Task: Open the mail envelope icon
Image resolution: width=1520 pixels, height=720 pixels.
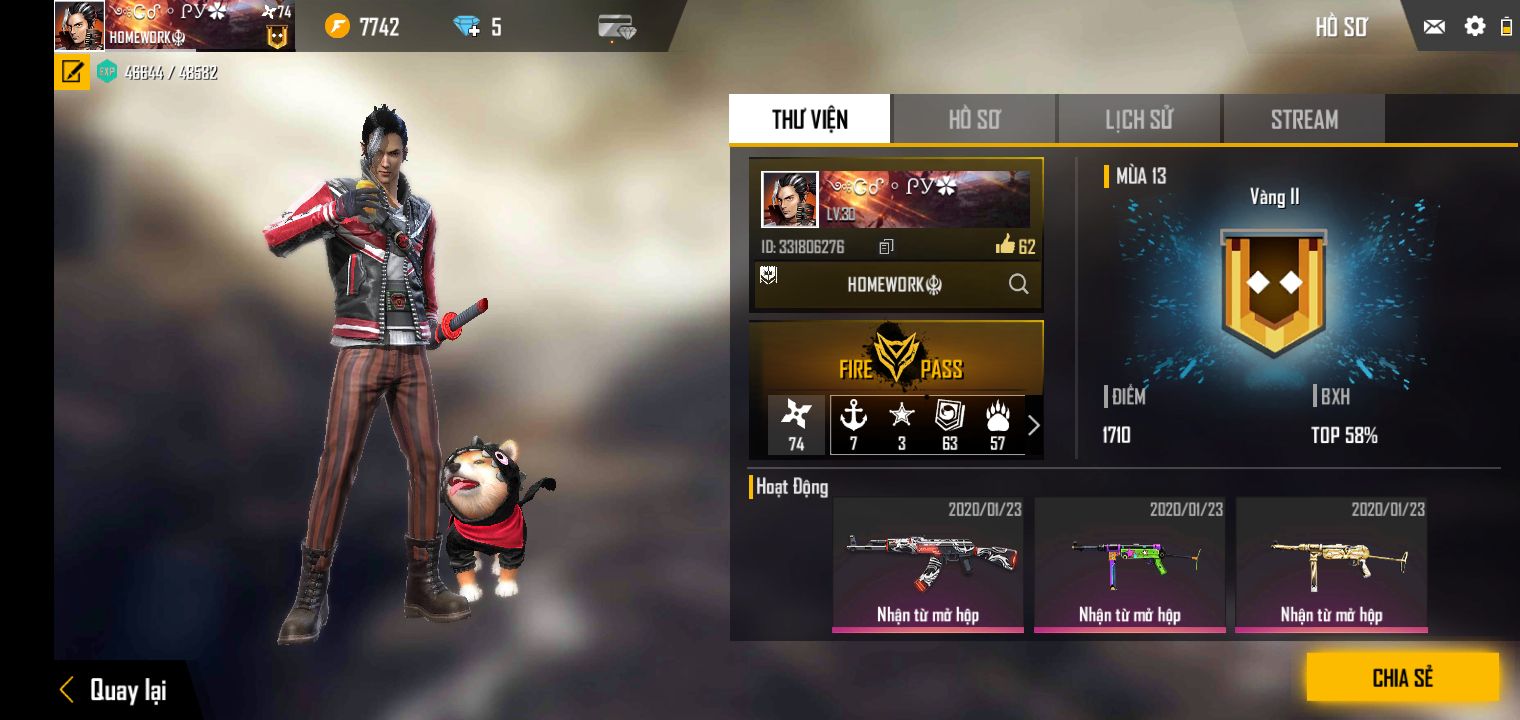Action: coord(1434,27)
